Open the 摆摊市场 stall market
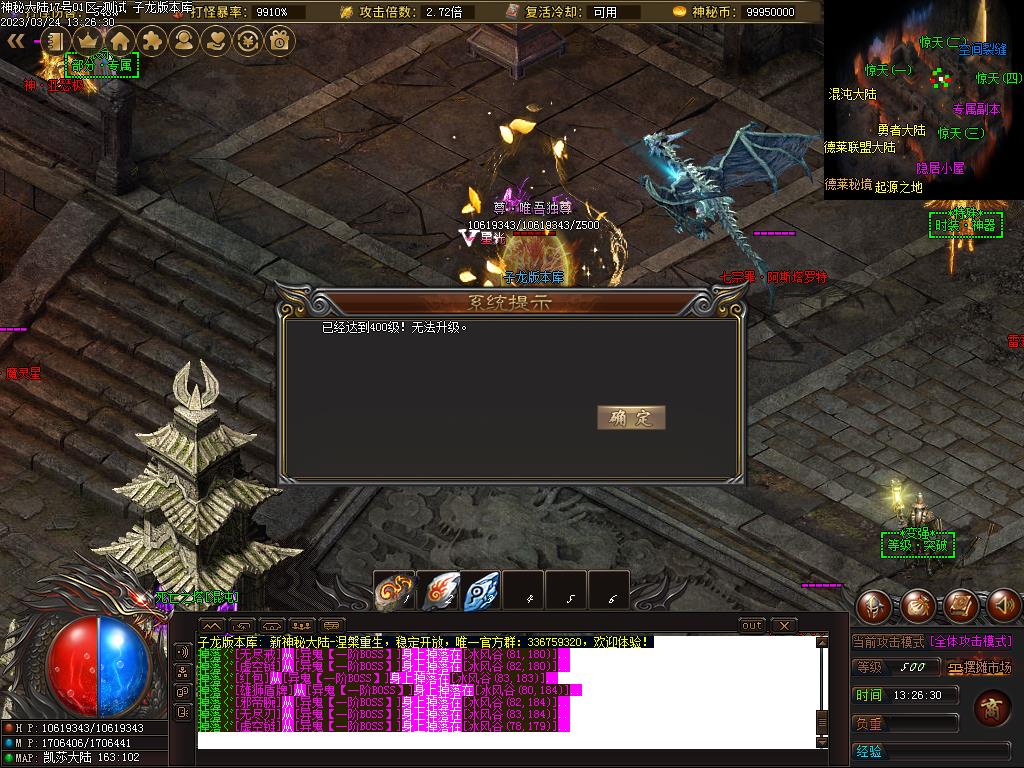 [980, 667]
